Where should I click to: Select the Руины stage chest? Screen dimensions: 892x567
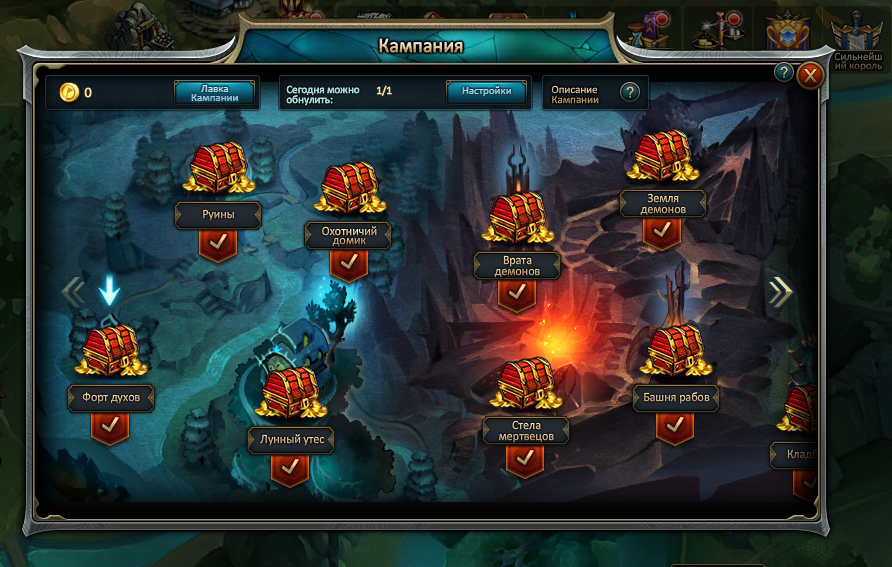click(x=217, y=169)
